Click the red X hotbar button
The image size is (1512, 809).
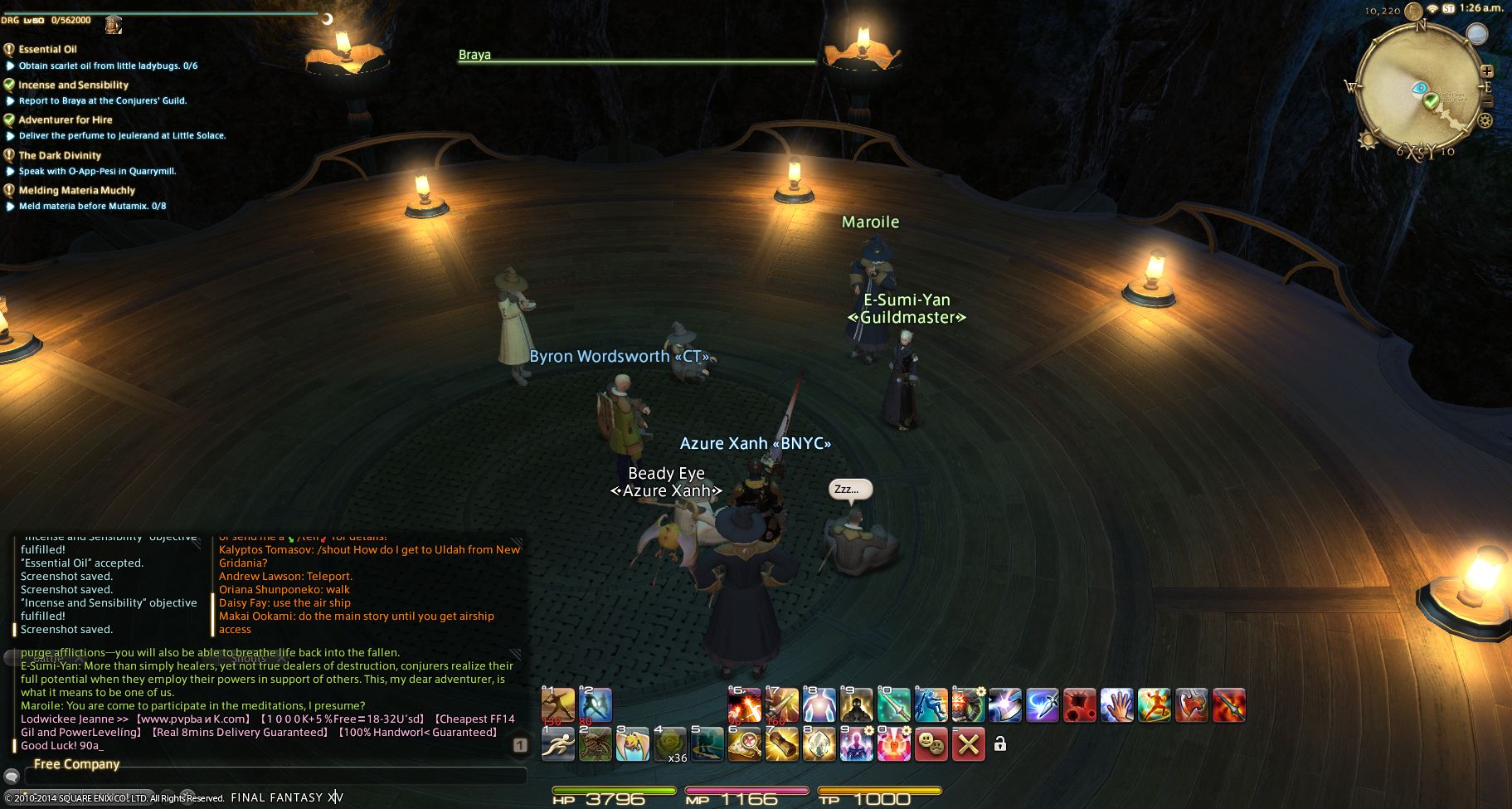pyautogui.click(x=968, y=744)
